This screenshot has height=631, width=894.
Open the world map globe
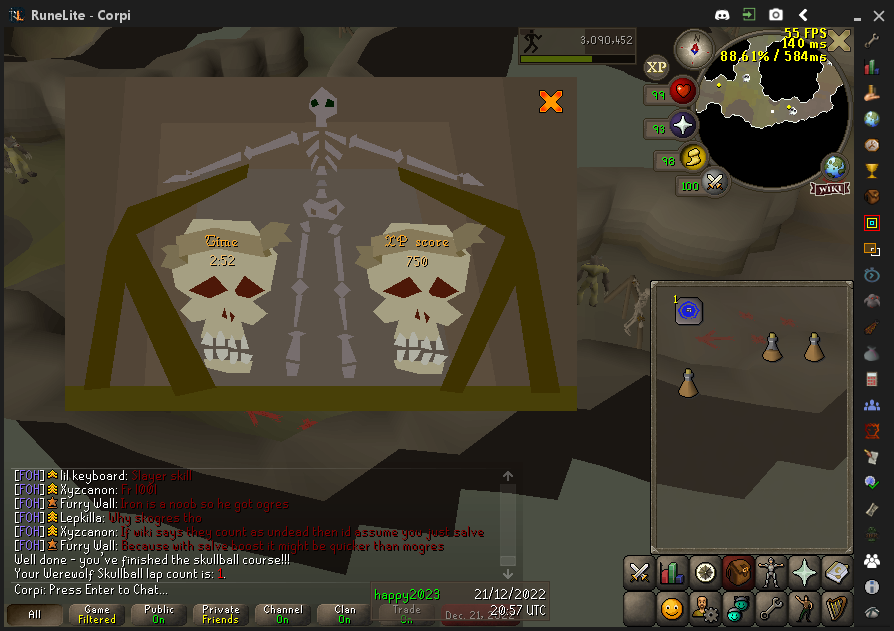(x=833, y=166)
